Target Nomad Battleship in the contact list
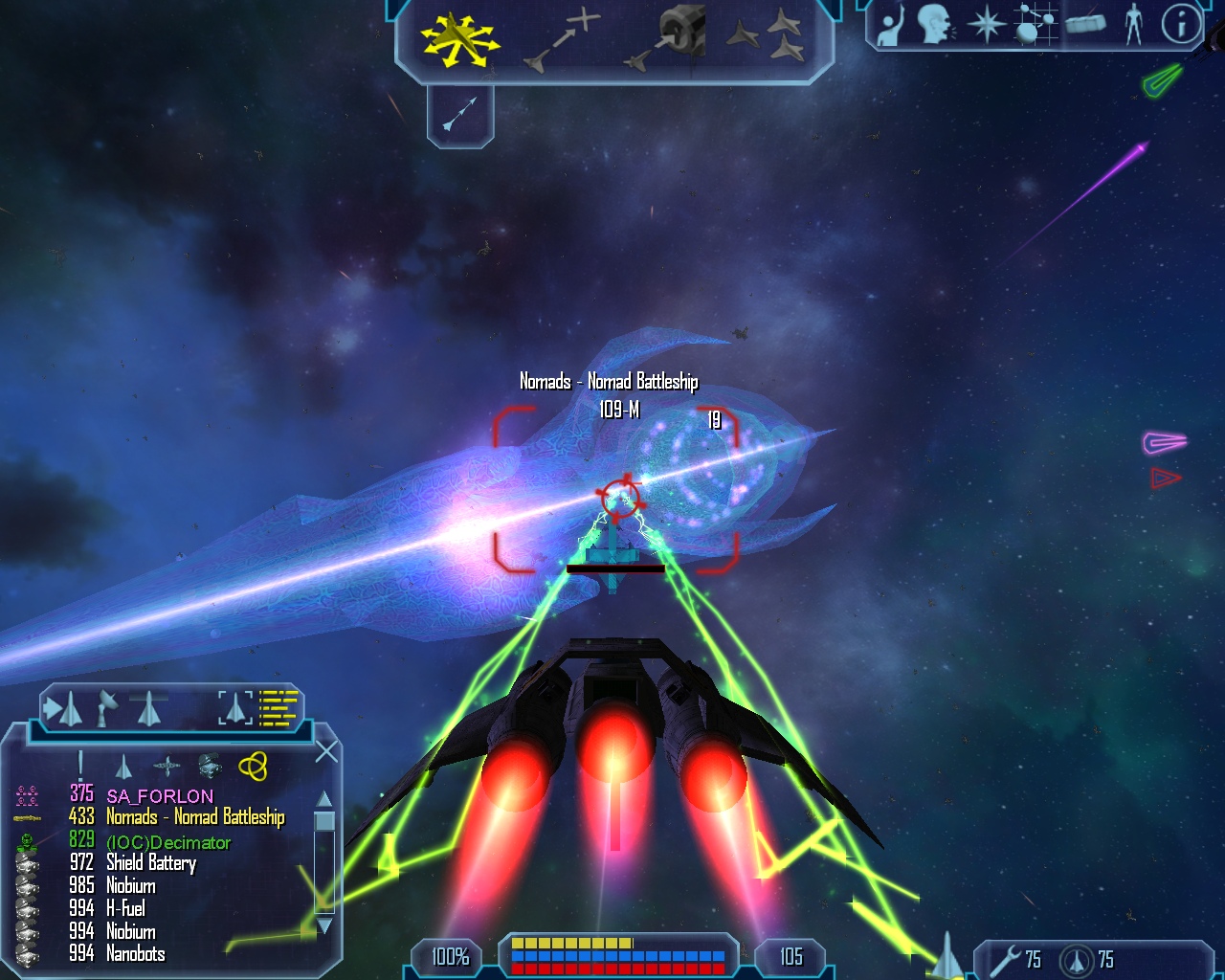1225x980 pixels. (194, 817)
